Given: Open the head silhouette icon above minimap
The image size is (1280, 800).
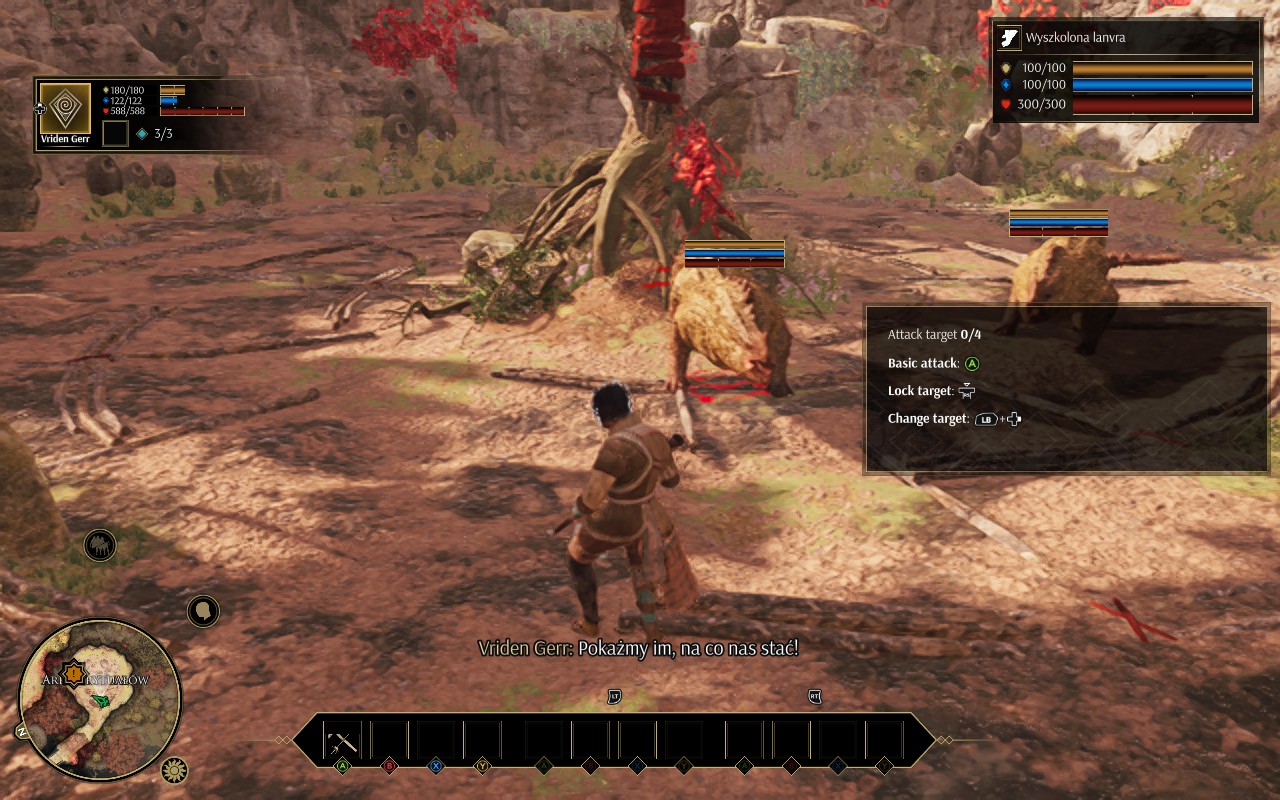Looking at the screenshot, I should click(x=203, y=610).
